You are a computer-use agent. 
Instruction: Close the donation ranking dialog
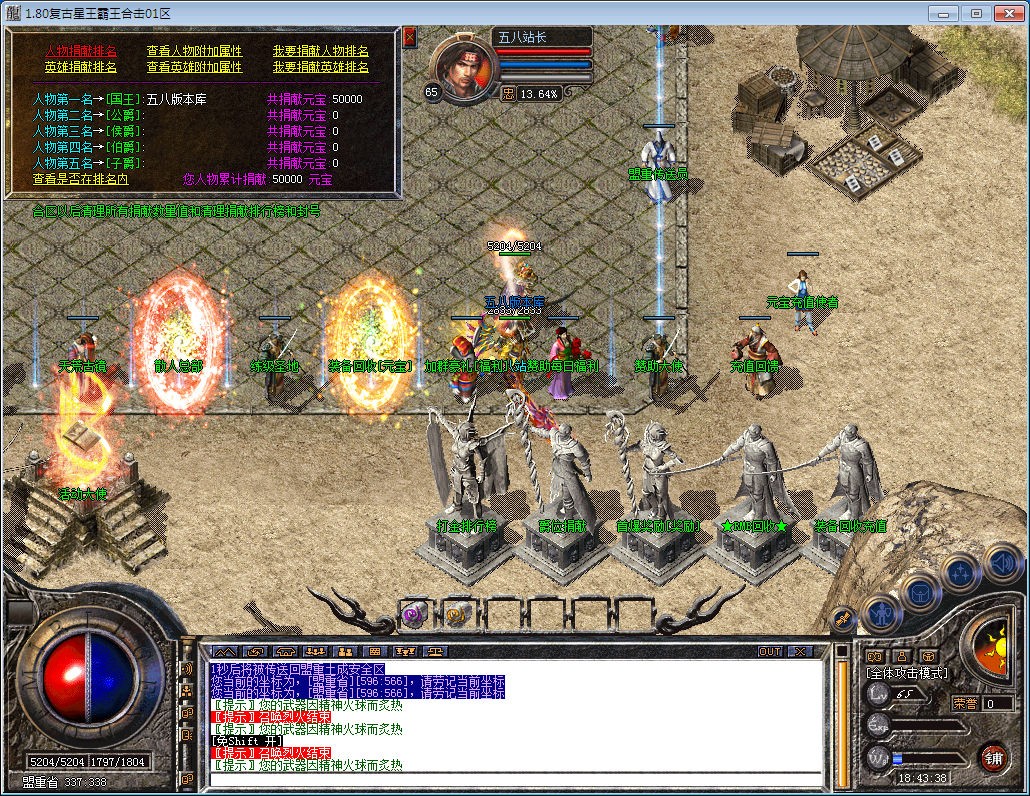409,37
